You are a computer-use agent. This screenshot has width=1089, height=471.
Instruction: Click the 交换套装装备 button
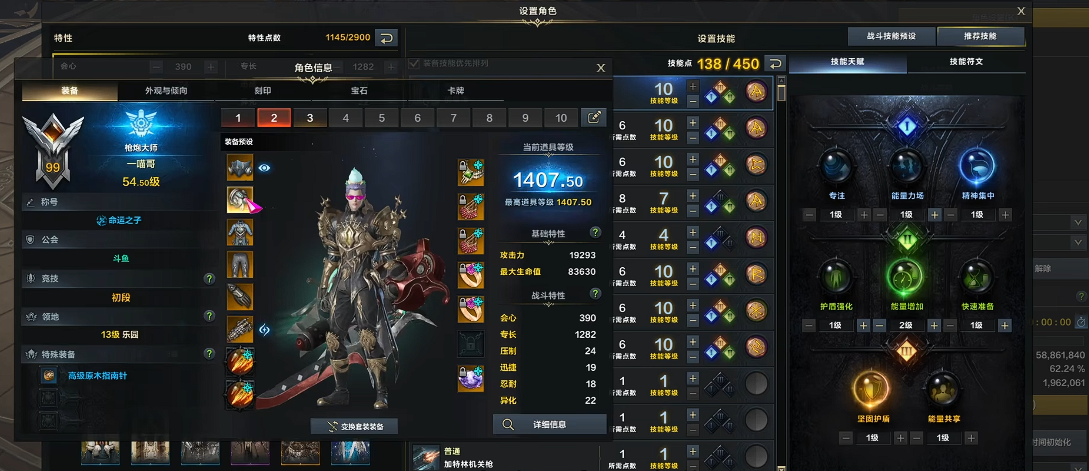click(x=354, y=426)
